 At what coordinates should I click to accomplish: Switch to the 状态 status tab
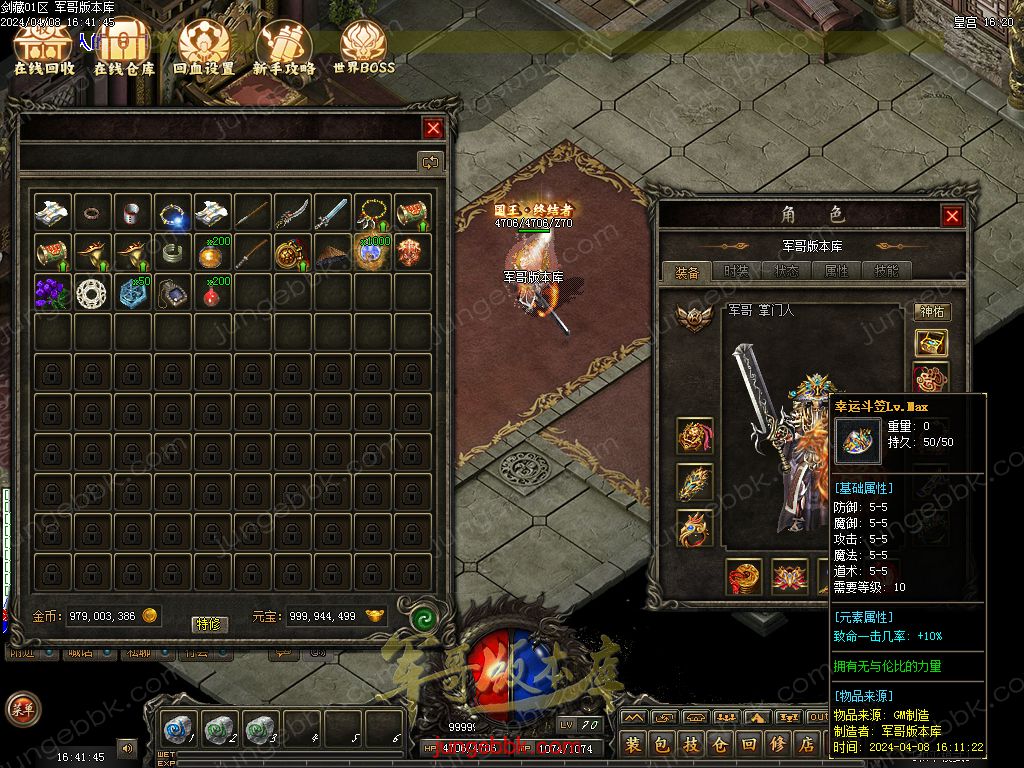point(787,271)
